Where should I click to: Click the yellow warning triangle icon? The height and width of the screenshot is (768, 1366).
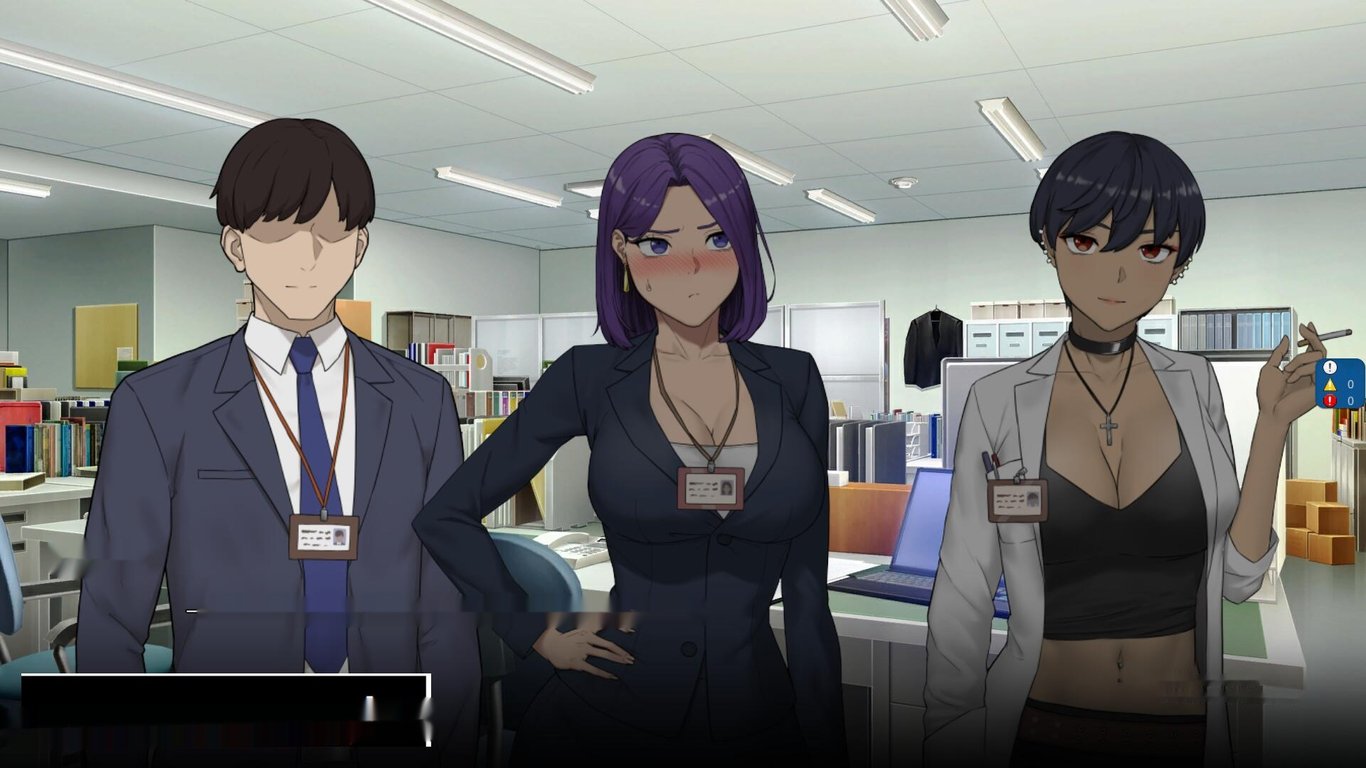(1330, 384)
